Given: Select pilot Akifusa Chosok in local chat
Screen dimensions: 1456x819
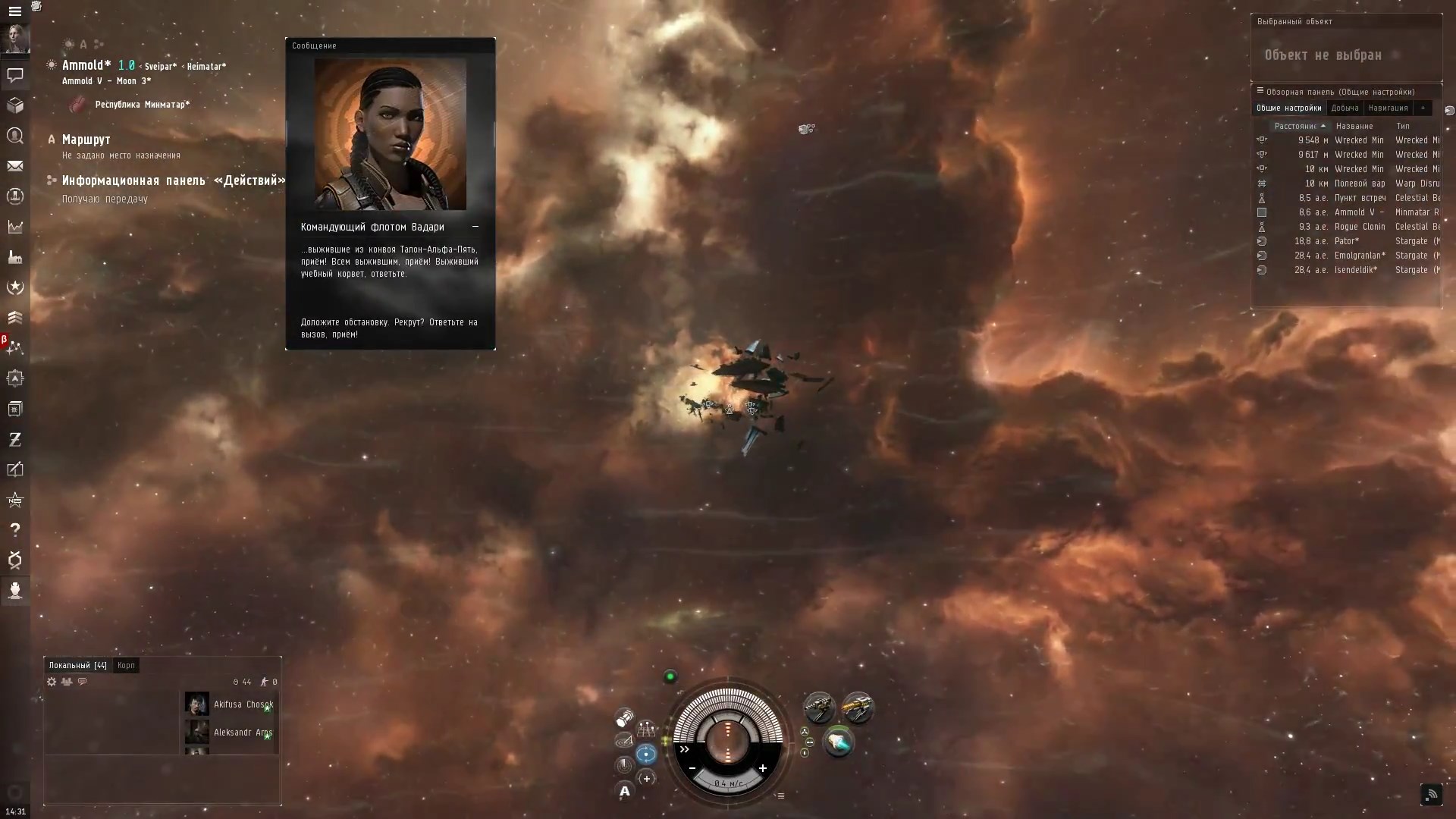Looking at the screenshot, I should [243, 704].
